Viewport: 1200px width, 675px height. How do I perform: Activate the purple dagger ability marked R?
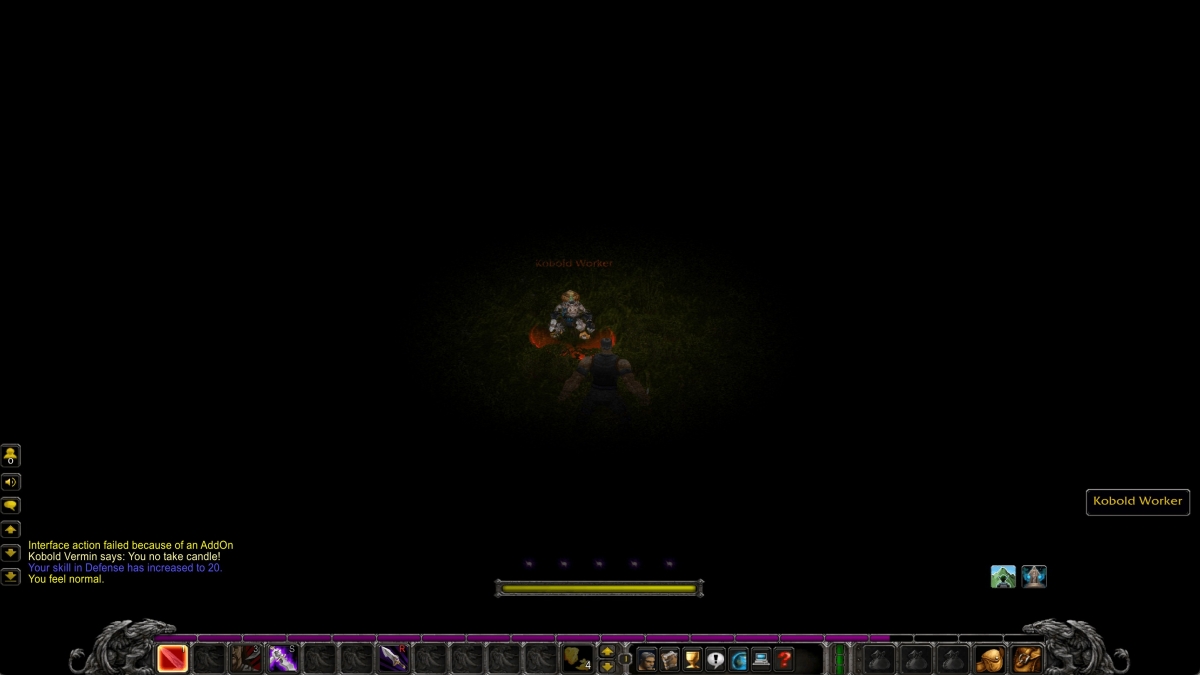pyautogui.click(x=393, y=658)
